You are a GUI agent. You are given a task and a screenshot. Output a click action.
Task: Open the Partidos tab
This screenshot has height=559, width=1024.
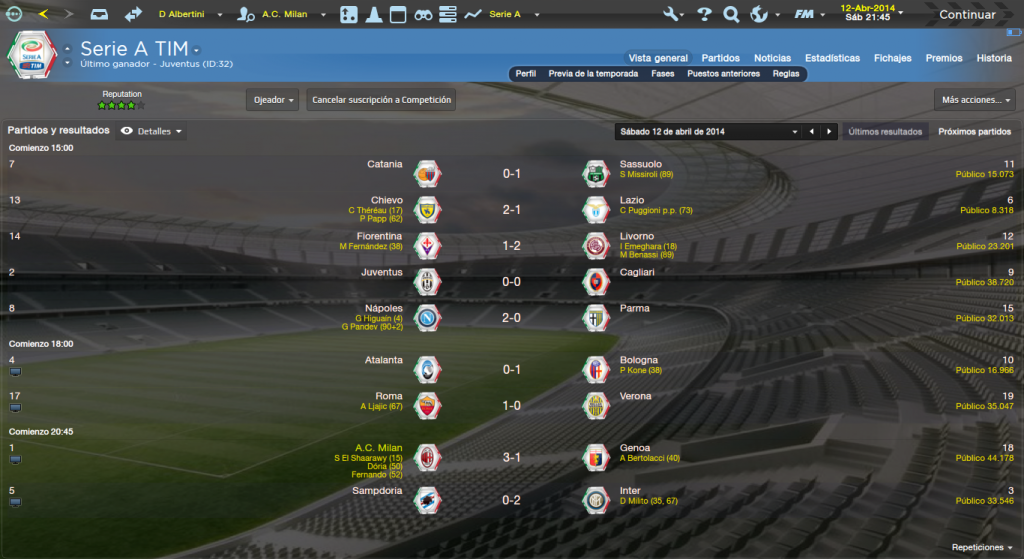tap(720, 58)
